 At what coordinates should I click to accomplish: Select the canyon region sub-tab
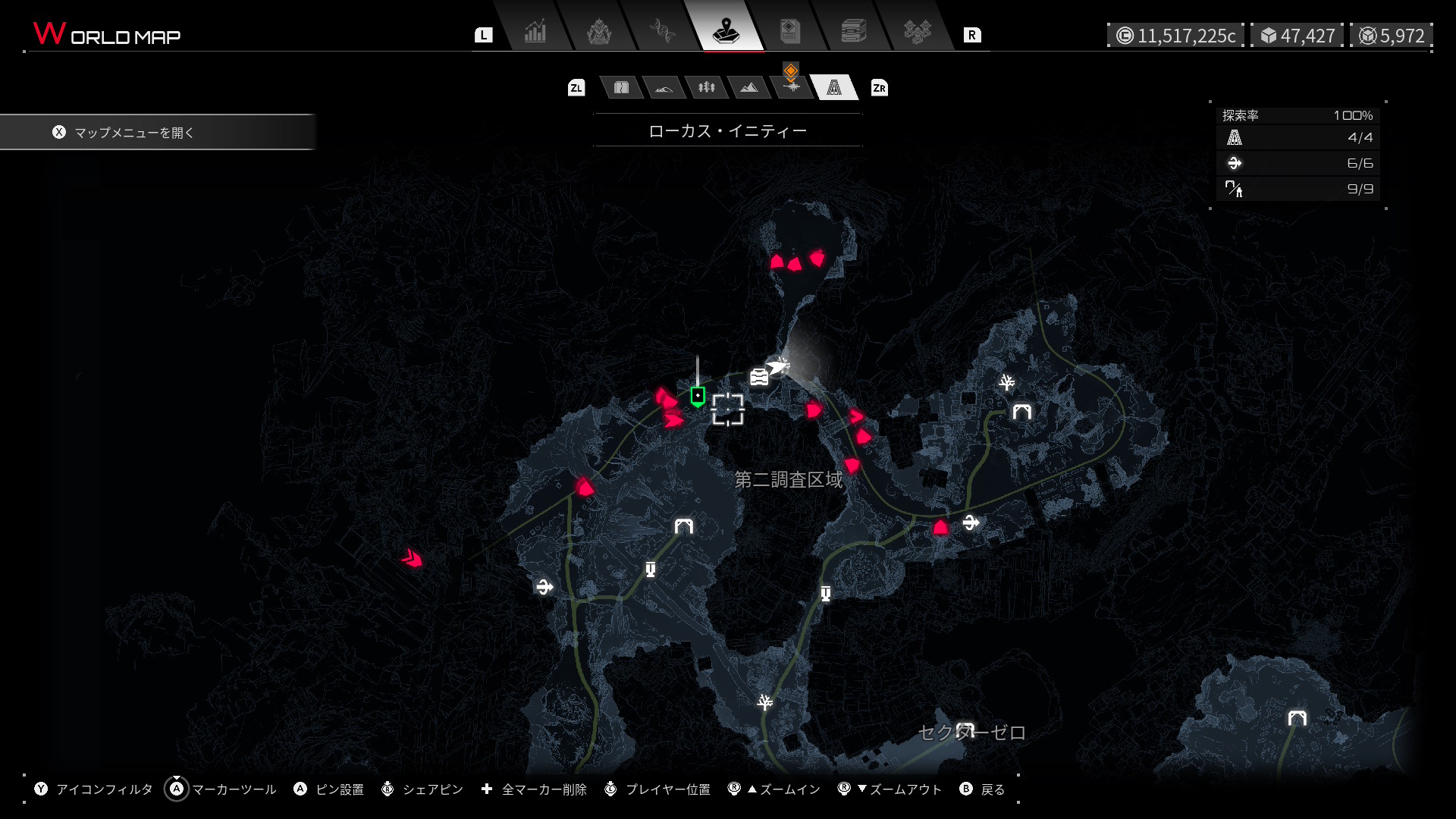[621, 88]
